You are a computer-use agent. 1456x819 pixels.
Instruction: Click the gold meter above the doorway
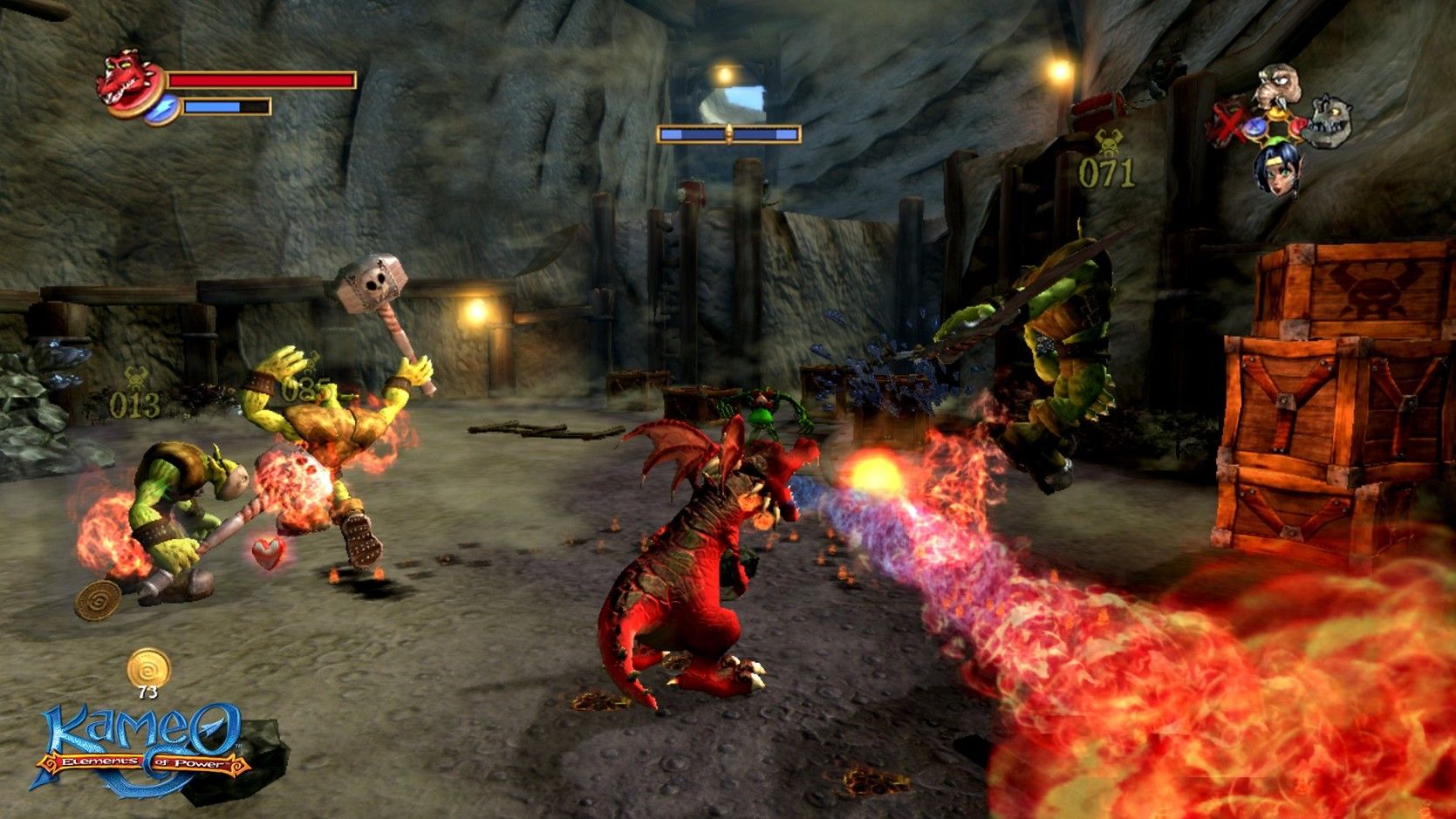tap(727, 132)
